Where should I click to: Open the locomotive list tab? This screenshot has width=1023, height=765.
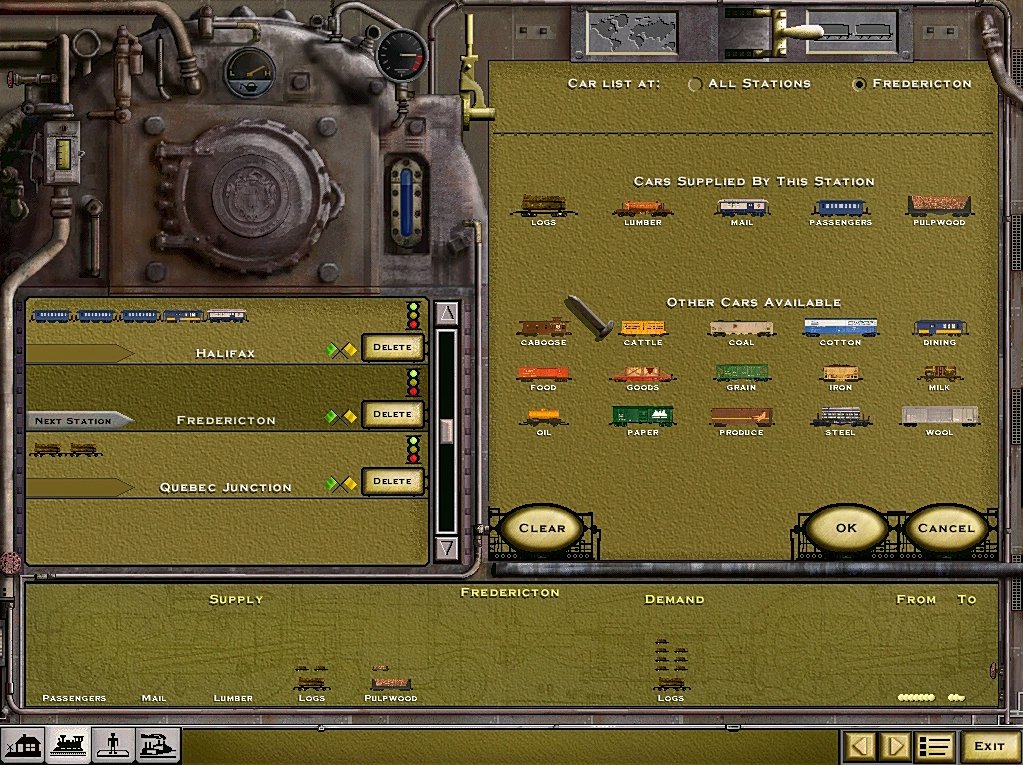(68, 746)
